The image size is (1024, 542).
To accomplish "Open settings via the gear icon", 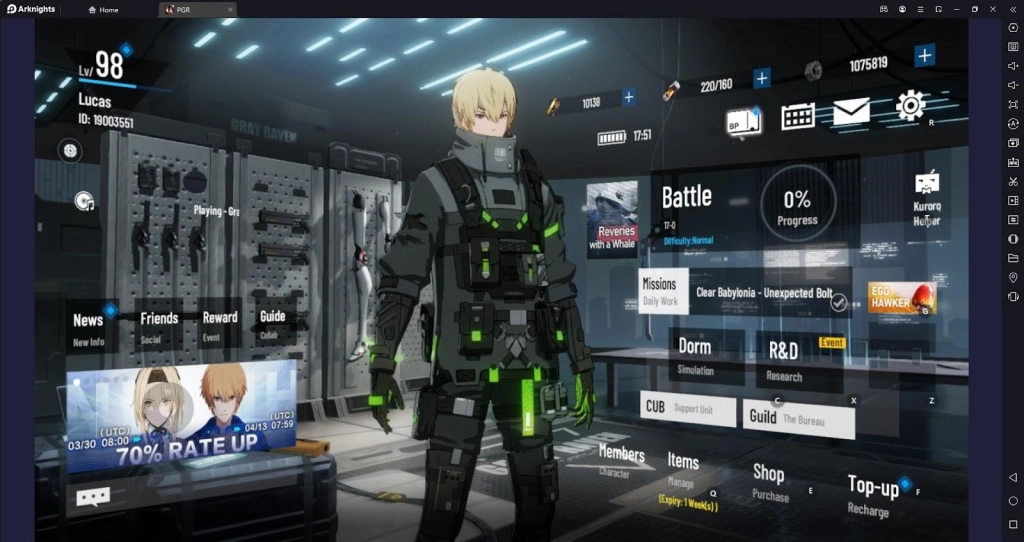I will pos(910,106).
